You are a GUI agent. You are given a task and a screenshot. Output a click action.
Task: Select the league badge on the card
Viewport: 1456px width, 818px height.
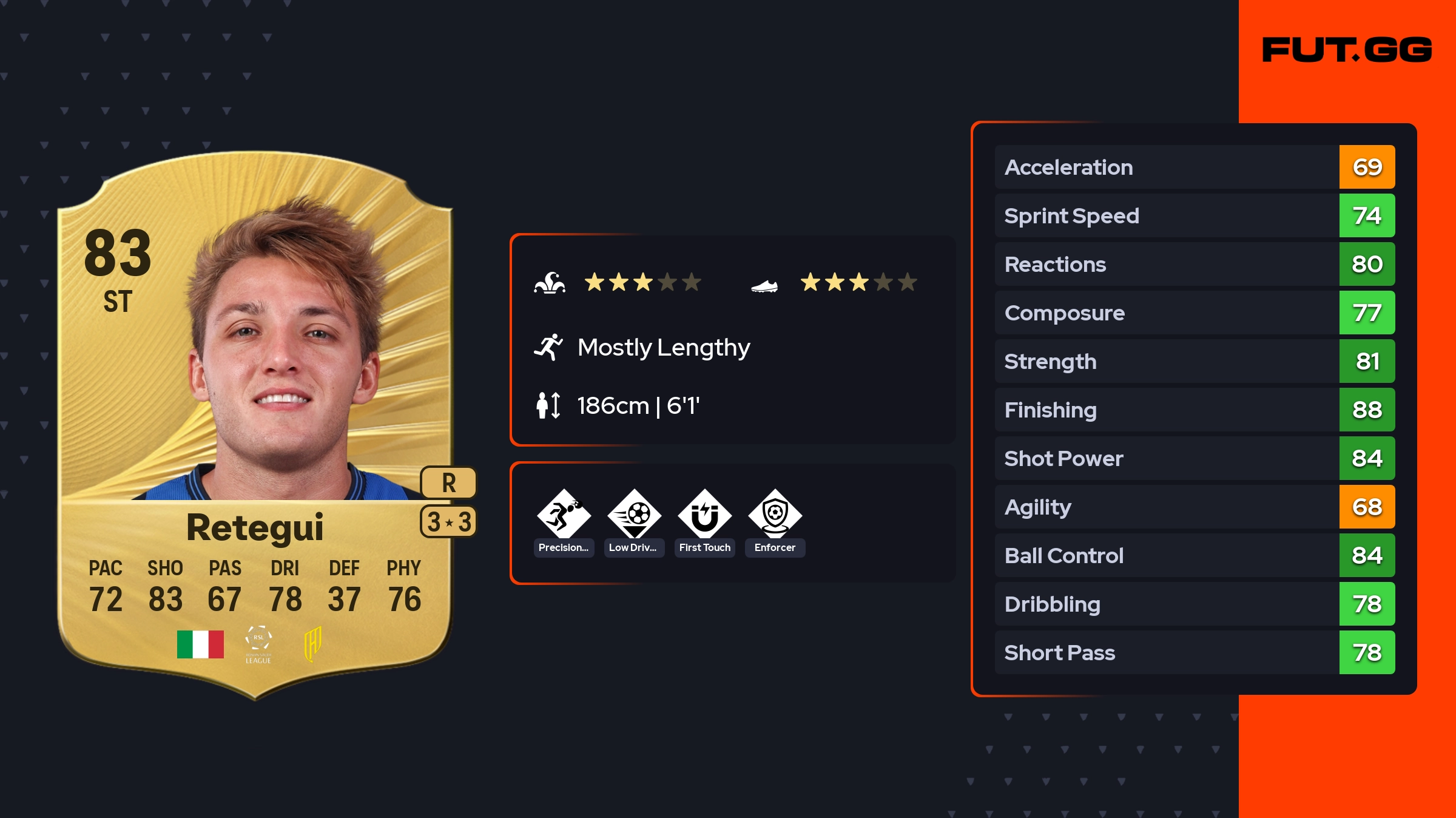tap(258, 644)
